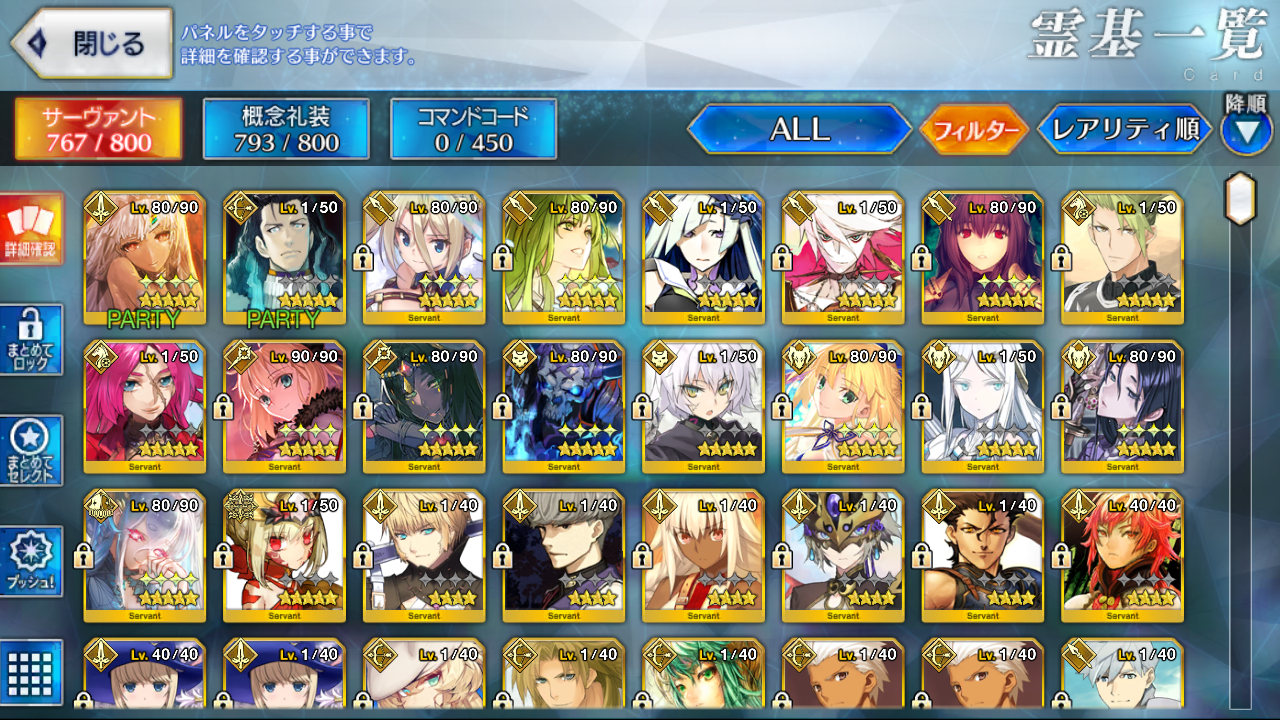This screenshot has width=1280, height=720.
Task: Choose the red-haired Lv. 40/40 servant card
Action: pyautogui.click(x=1123, y=556)
